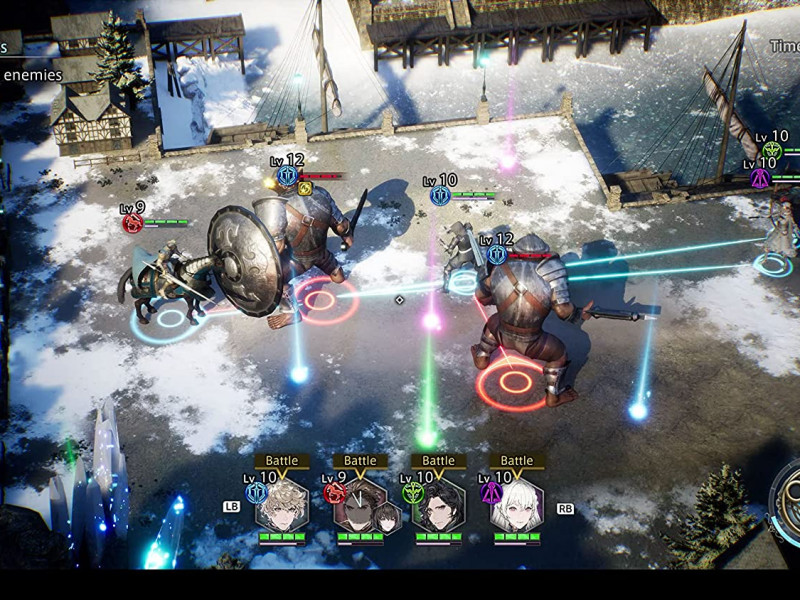The image size is (800, 600).
Task: Click the Lv 10 green class marker on the battlefield
Action: click(772, 151)
